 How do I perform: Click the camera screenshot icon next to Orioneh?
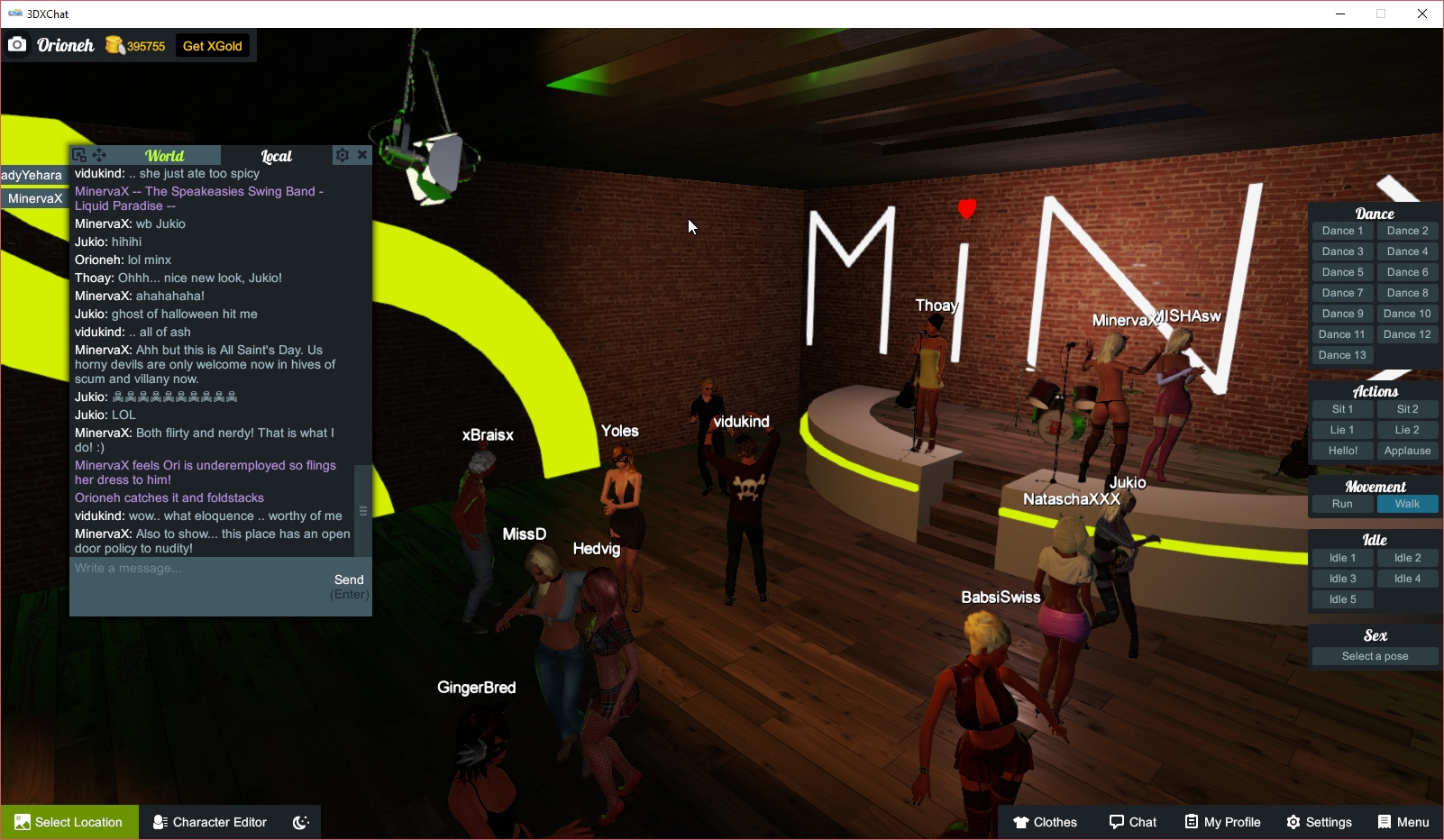click(x=17, y=43)
